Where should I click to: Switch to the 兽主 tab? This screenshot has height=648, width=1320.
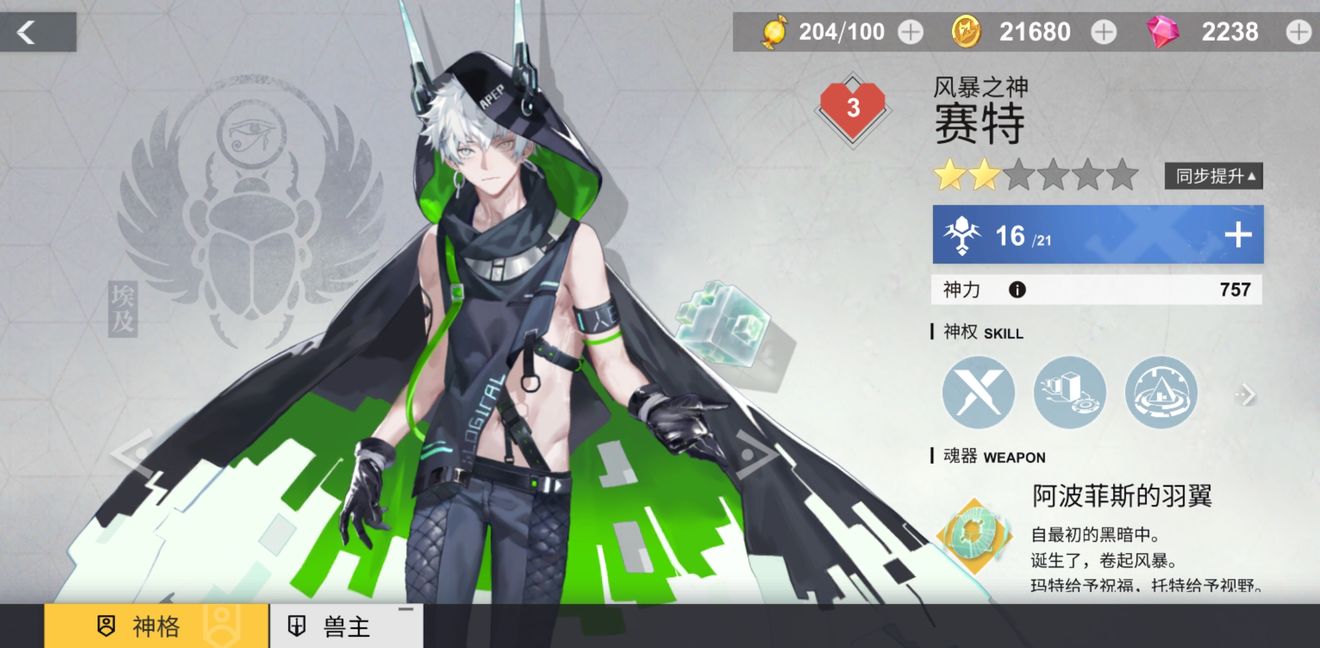click(346, 627)
